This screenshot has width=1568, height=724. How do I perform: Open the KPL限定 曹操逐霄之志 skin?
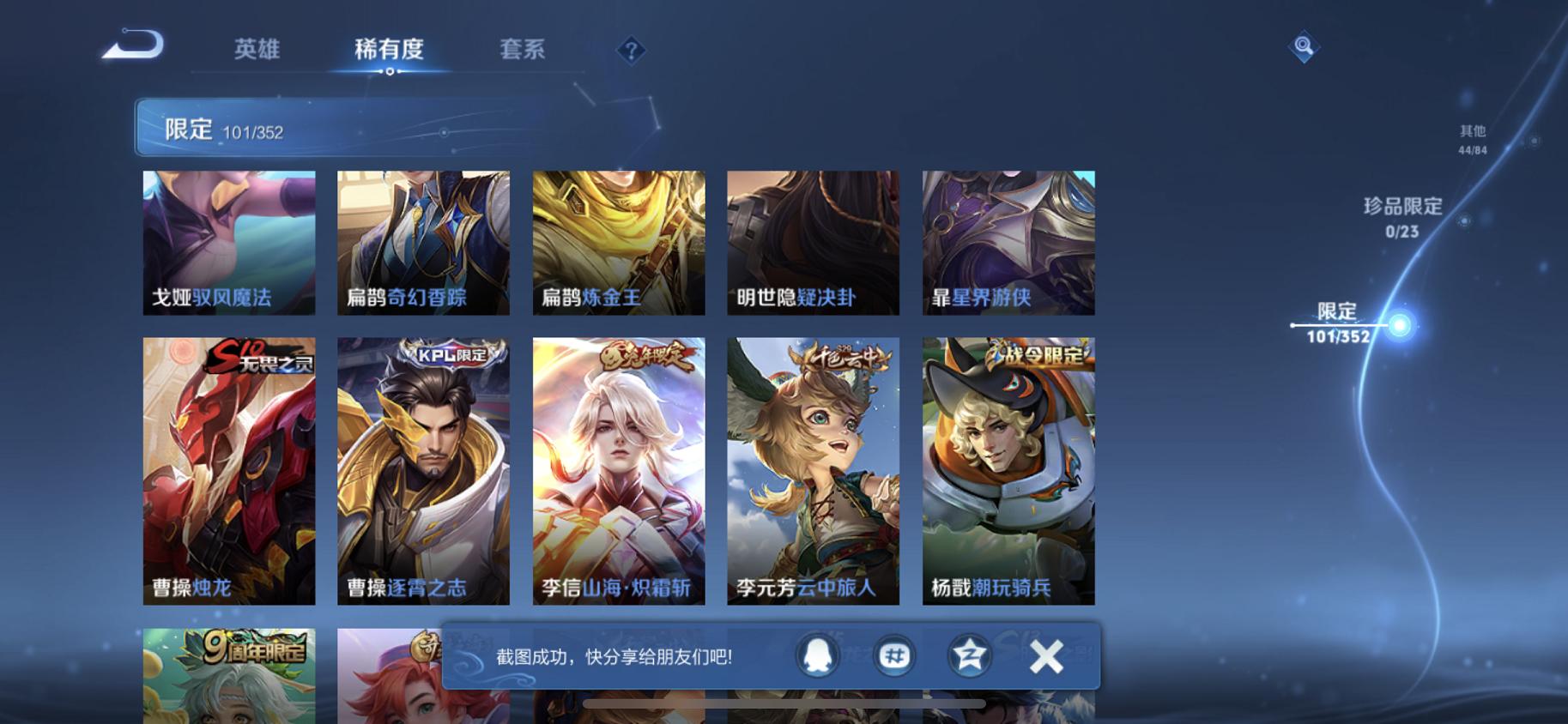(423, 472)
